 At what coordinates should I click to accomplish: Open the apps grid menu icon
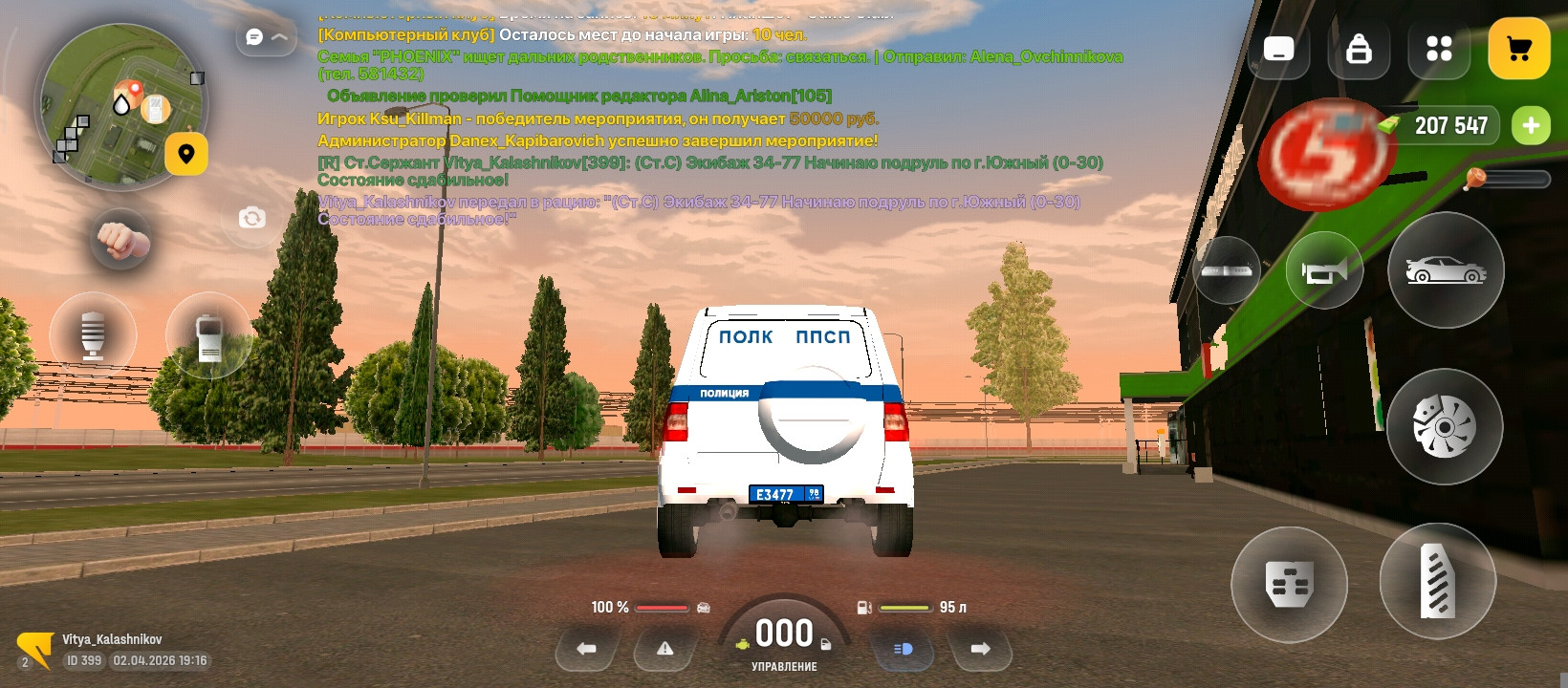pyautogui.click(x=1438, y=50)
